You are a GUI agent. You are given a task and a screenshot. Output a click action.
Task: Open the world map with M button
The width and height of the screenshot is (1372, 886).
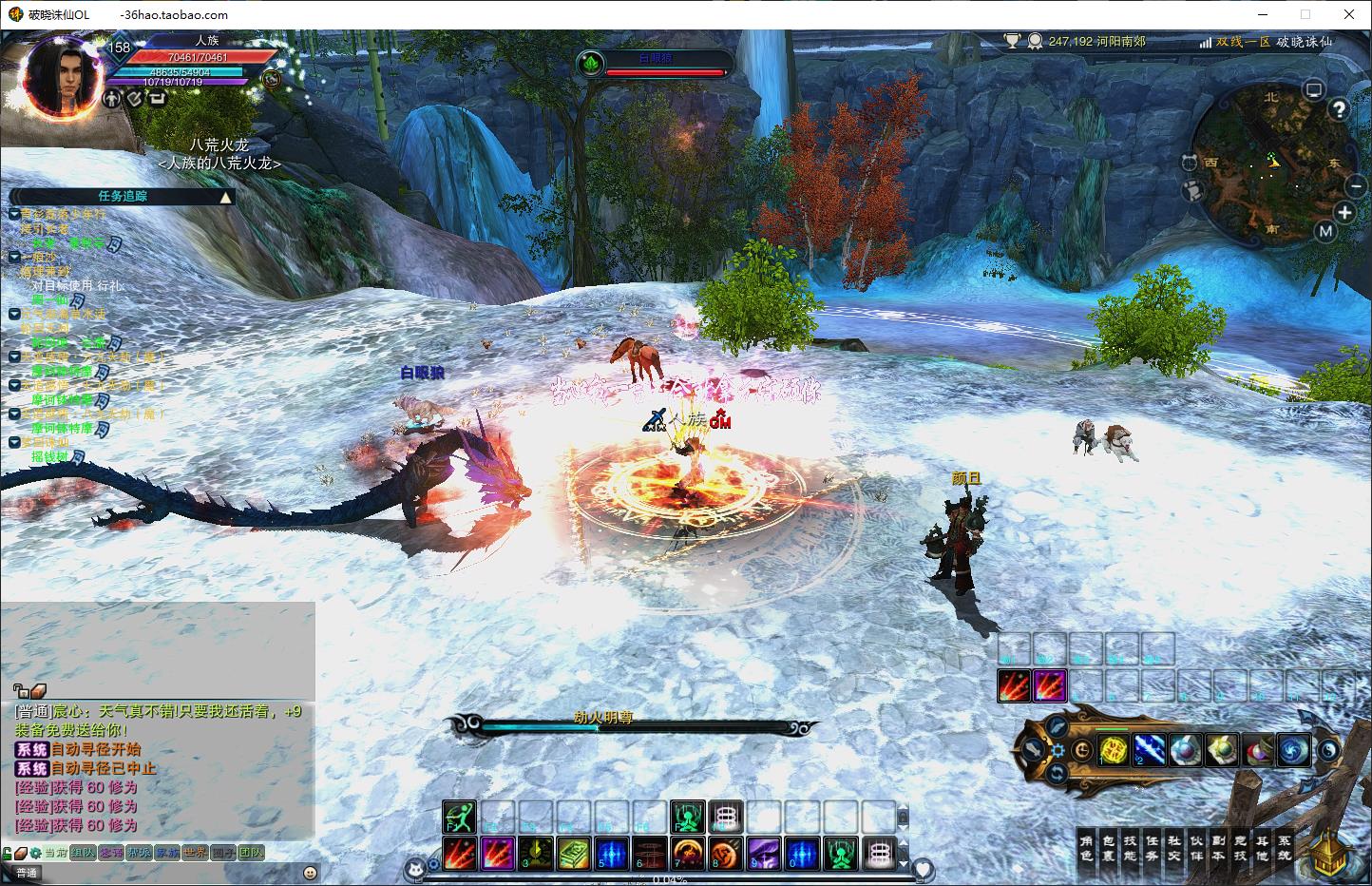(x=1326, y=231)
